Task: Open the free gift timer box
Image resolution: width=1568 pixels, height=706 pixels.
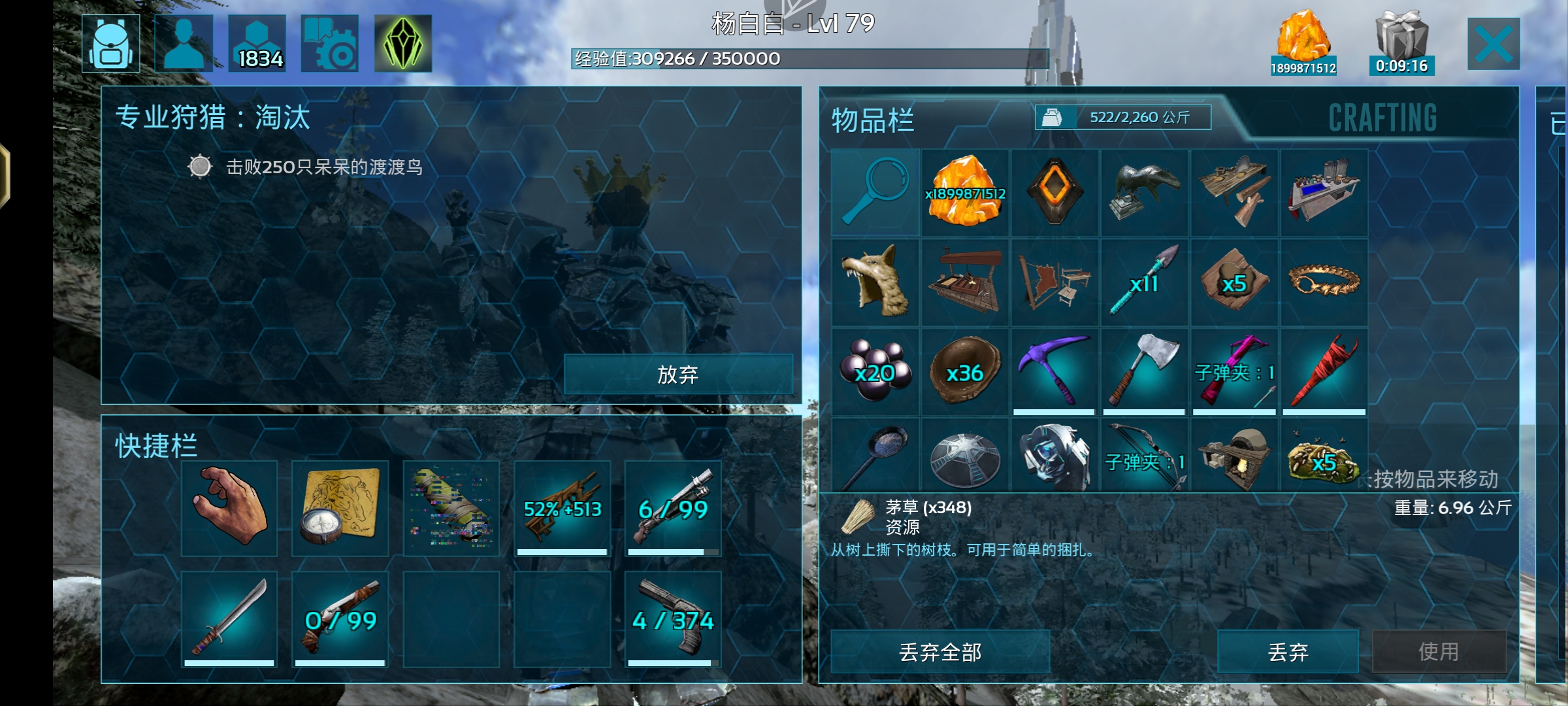Action: [1401, 44]
